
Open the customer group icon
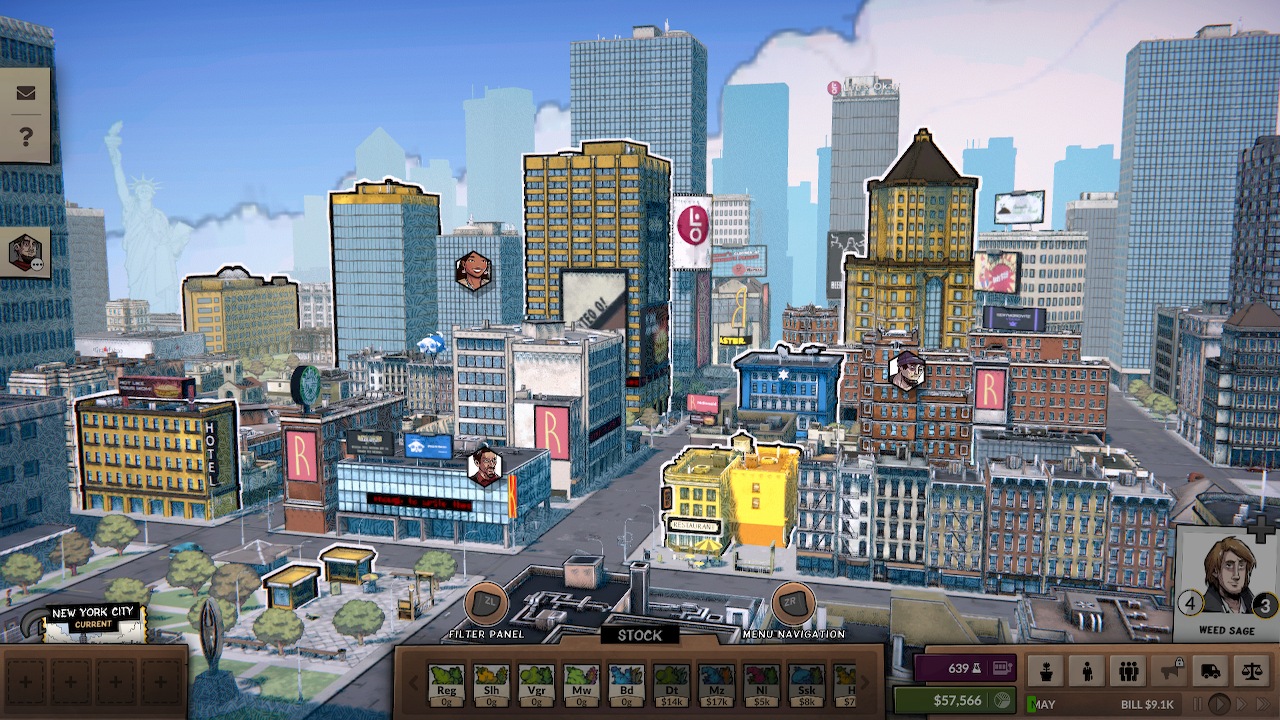(1129, 671)
